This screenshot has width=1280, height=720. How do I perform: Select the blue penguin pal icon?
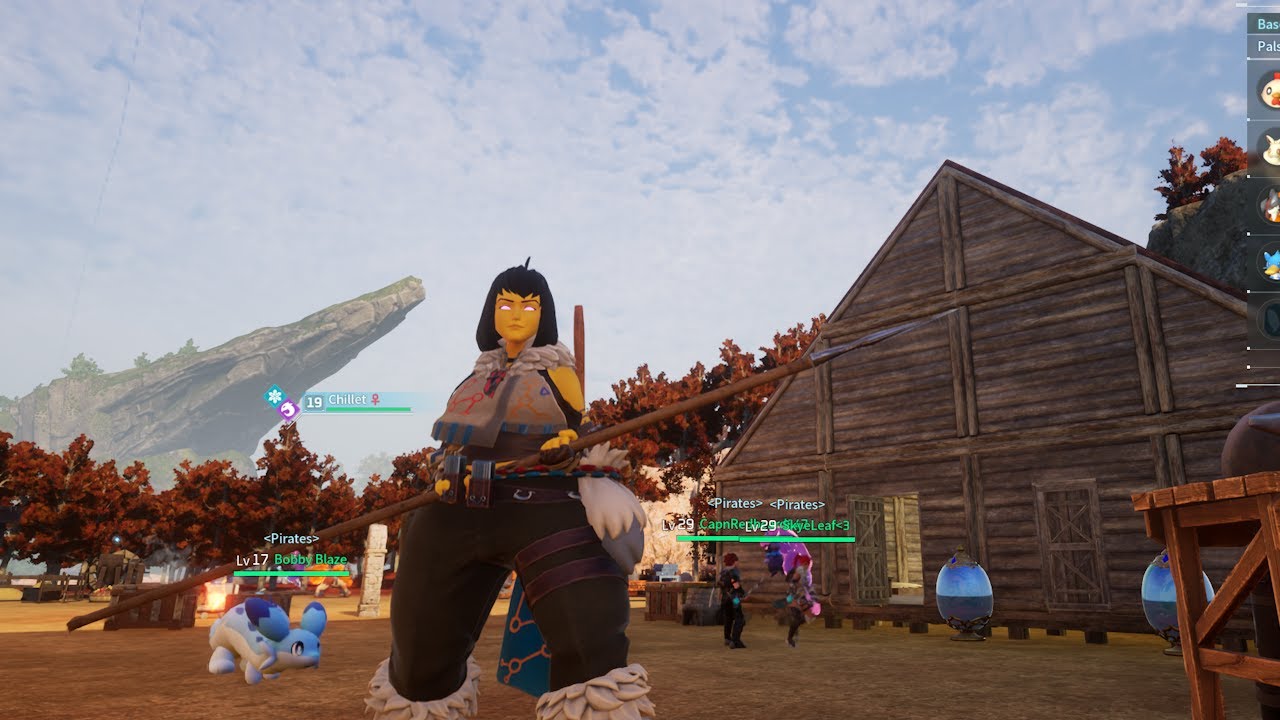click(1270, 263)
